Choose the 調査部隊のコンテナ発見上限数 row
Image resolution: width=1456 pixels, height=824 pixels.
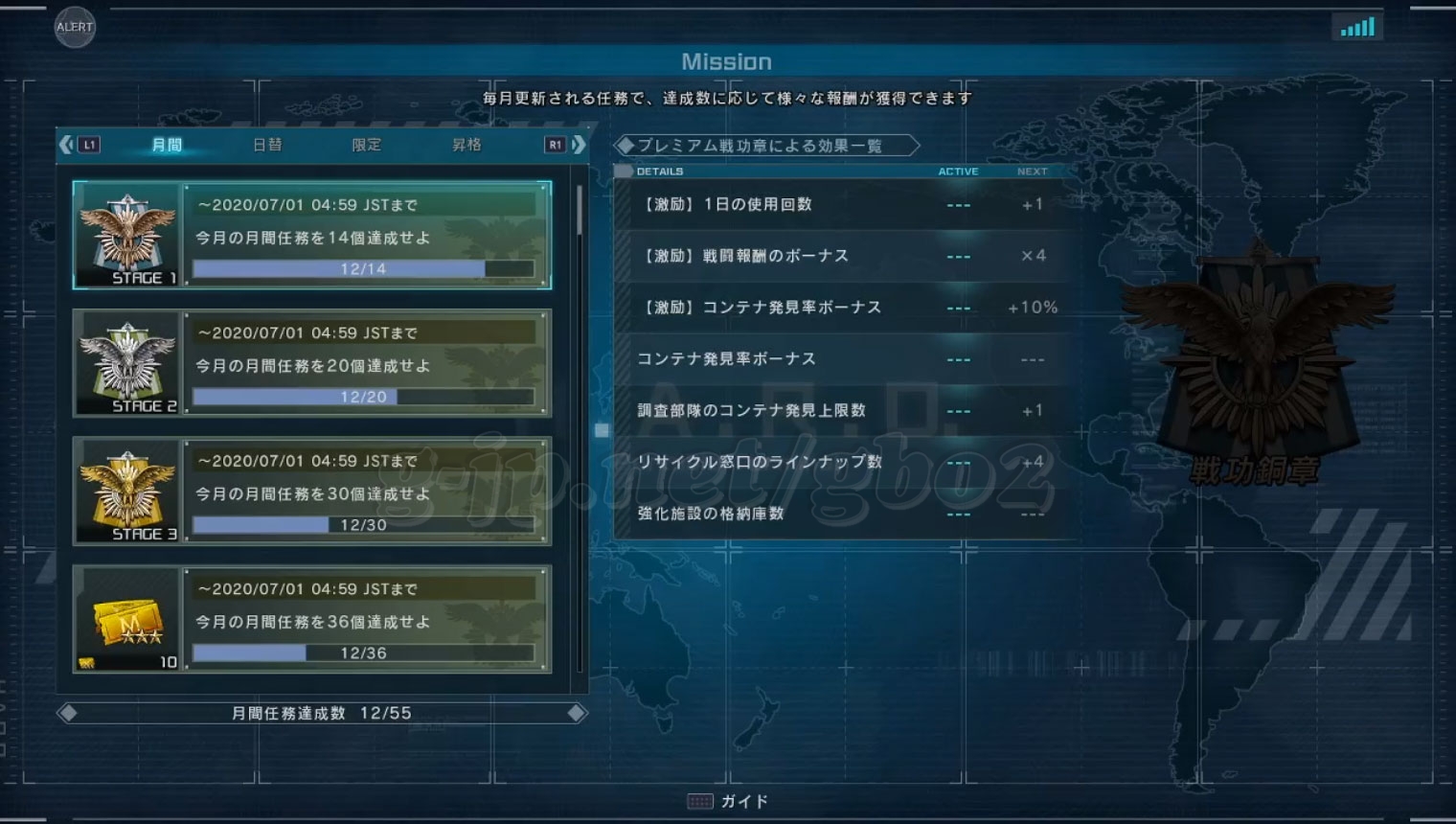click(843, 410)
